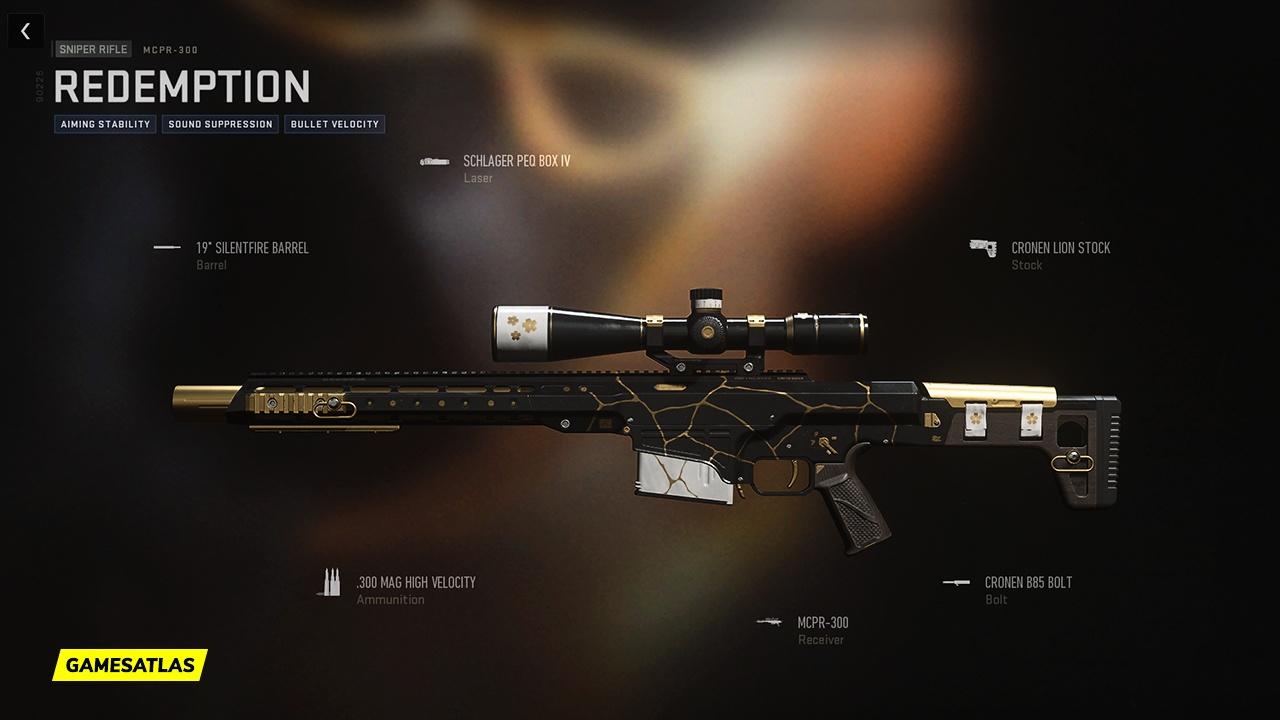The width and height of the screenshot is (1280, 720).
Task: Select the Sound Suppression tag
Action: [x=220, y=124]
